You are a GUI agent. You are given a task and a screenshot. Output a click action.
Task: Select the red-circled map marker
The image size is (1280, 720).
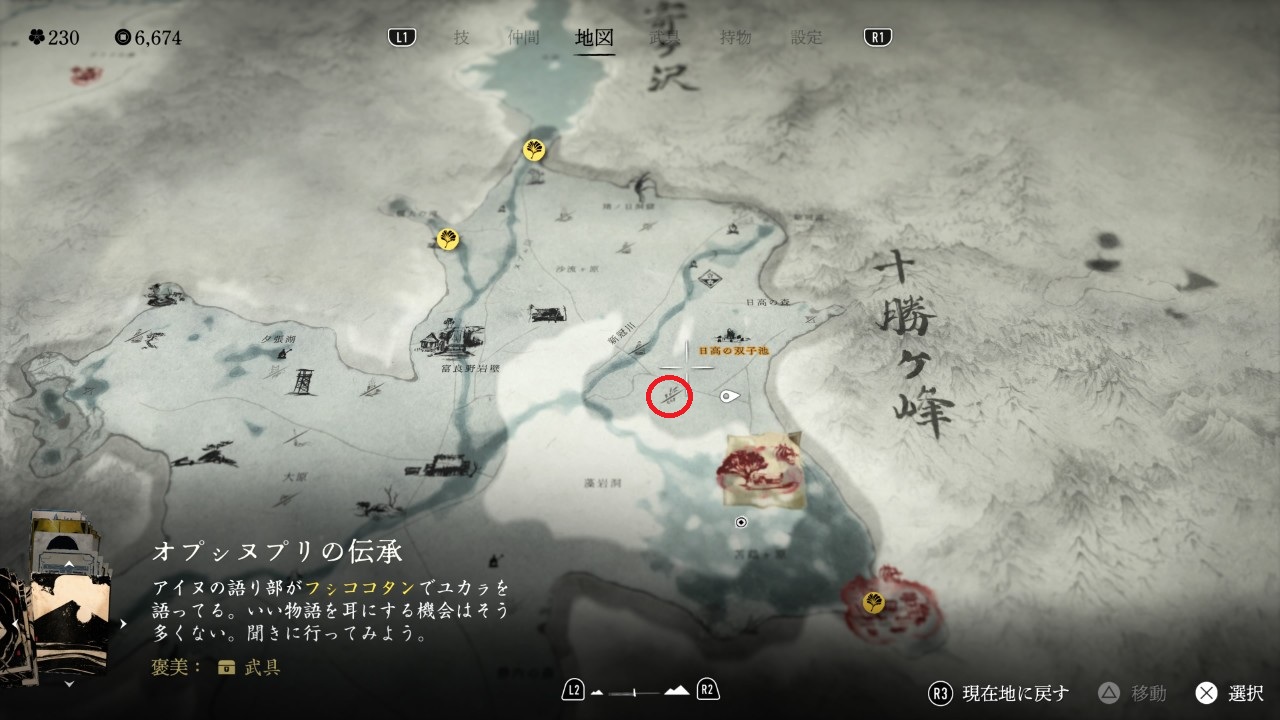(x=670, y=397)
